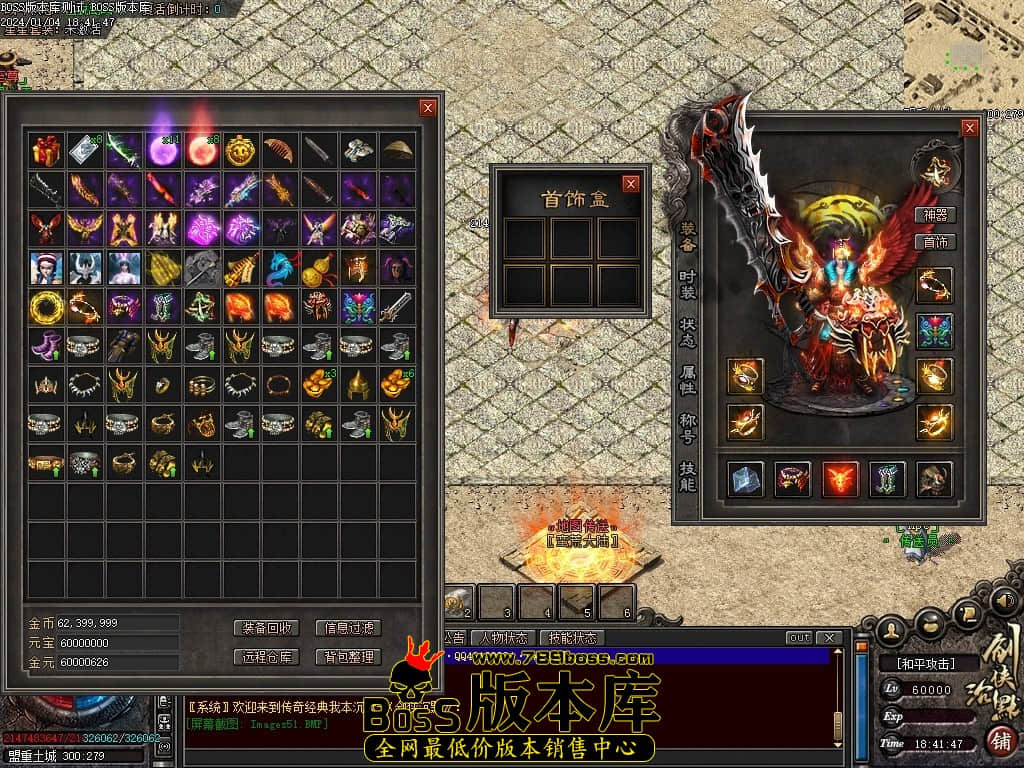Select the ice cube equipment slot
This screenshot has width=1024, height=768.
click(x=745, y=479)
